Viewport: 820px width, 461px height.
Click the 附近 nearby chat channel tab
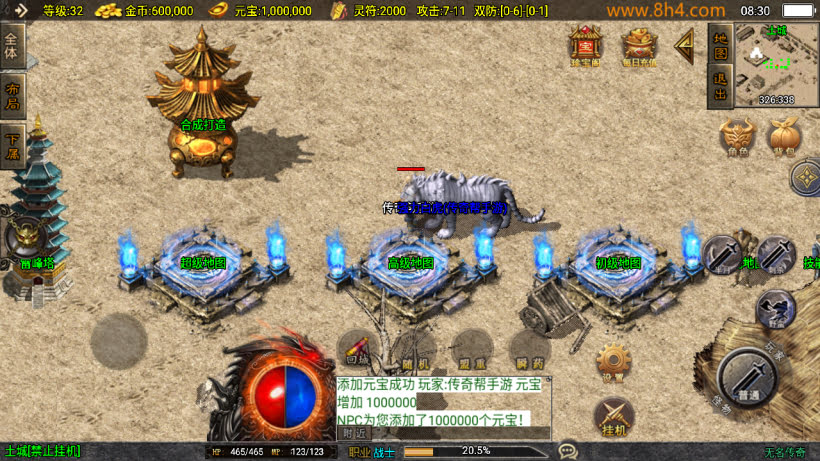click(354, 433)
